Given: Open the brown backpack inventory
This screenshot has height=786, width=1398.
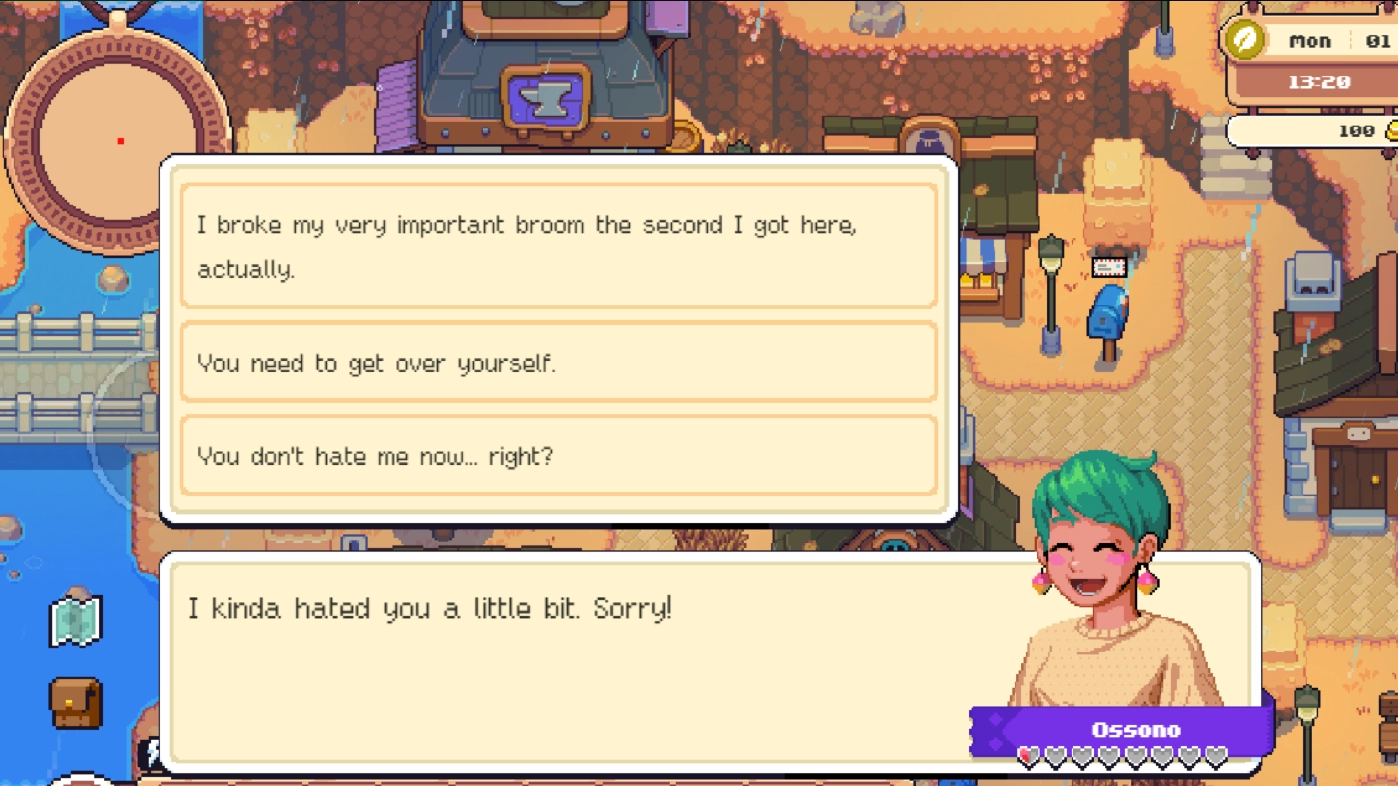Looking at the screenshot, I should pos(76,703).
